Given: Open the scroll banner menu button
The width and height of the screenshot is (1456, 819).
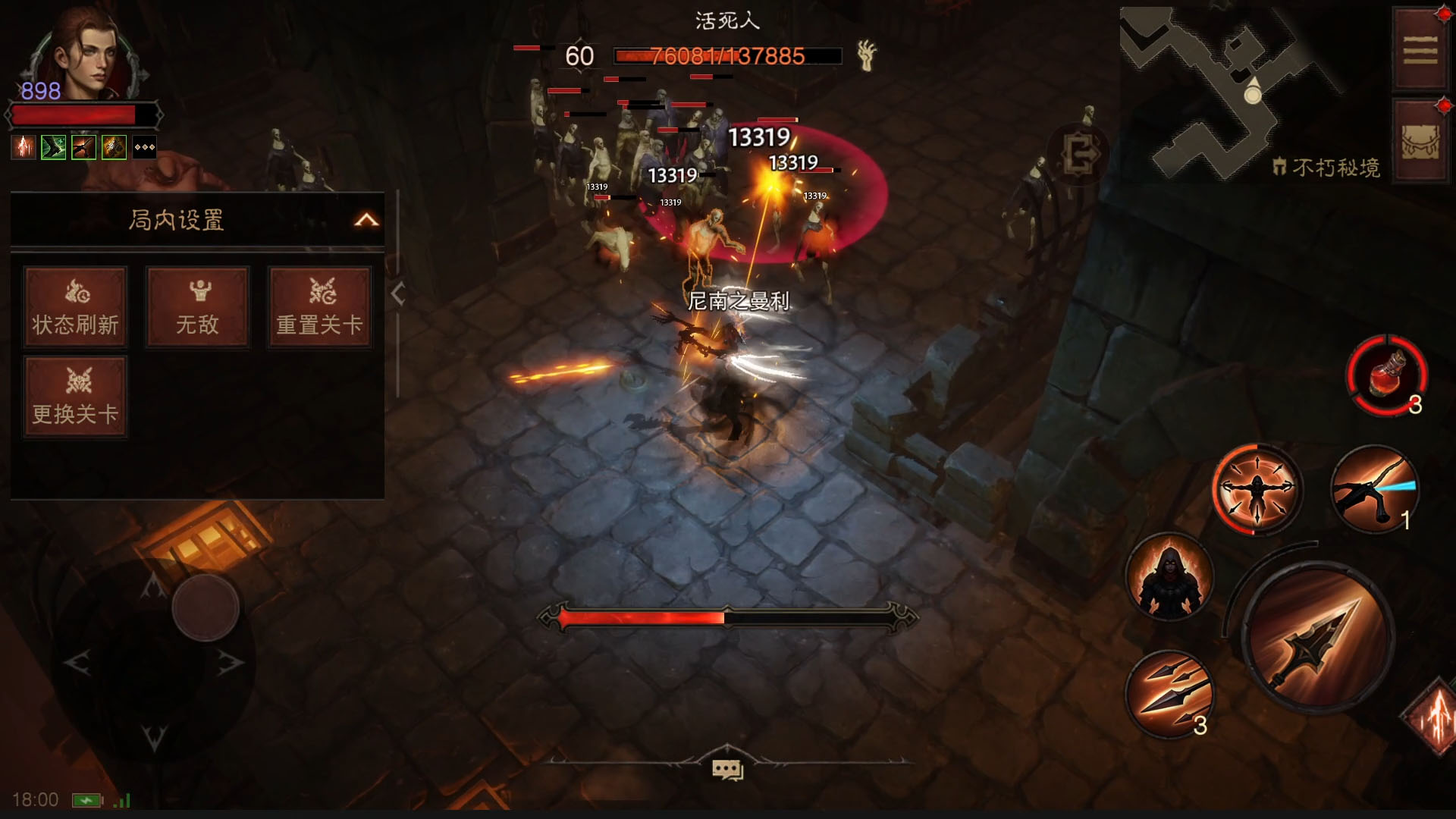Looking at the screenshot, I should [1420, 142].
